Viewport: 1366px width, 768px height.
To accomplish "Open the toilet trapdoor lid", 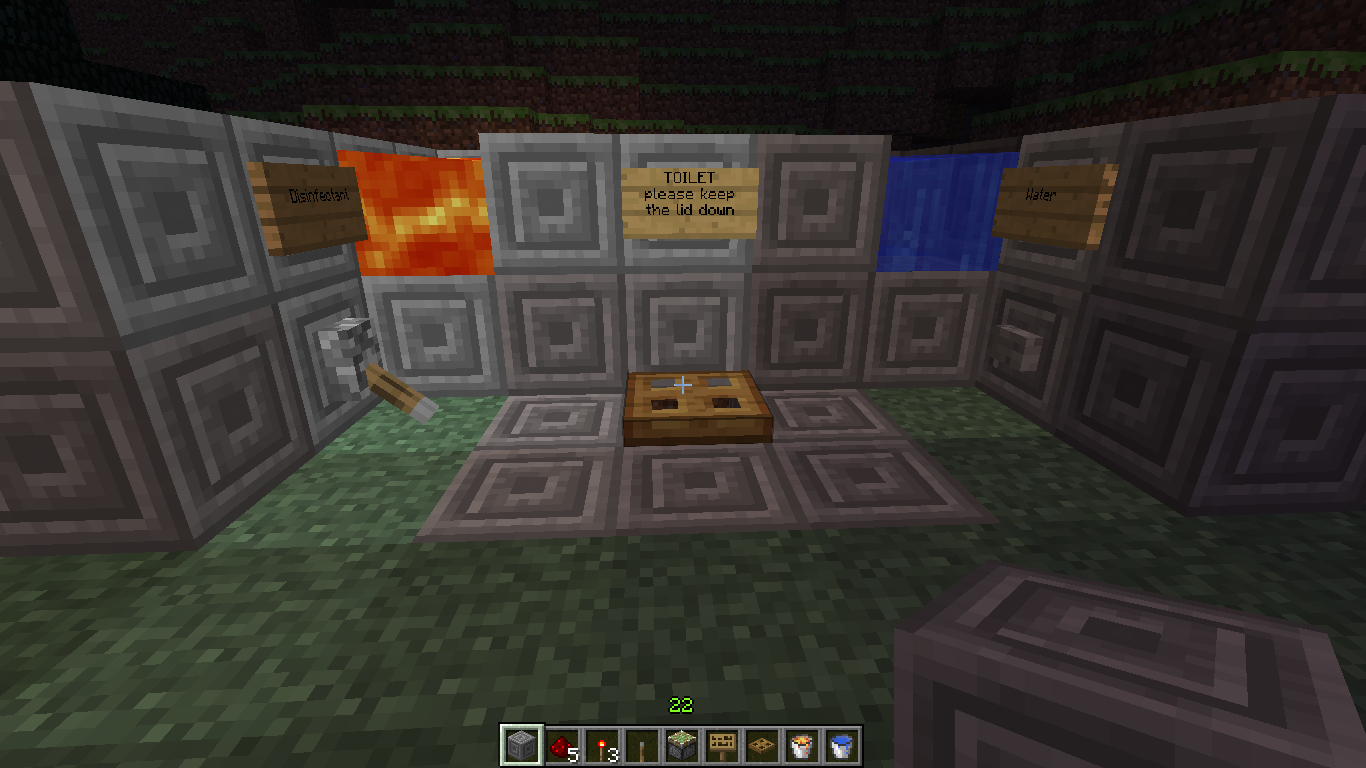I will point(697,405).
